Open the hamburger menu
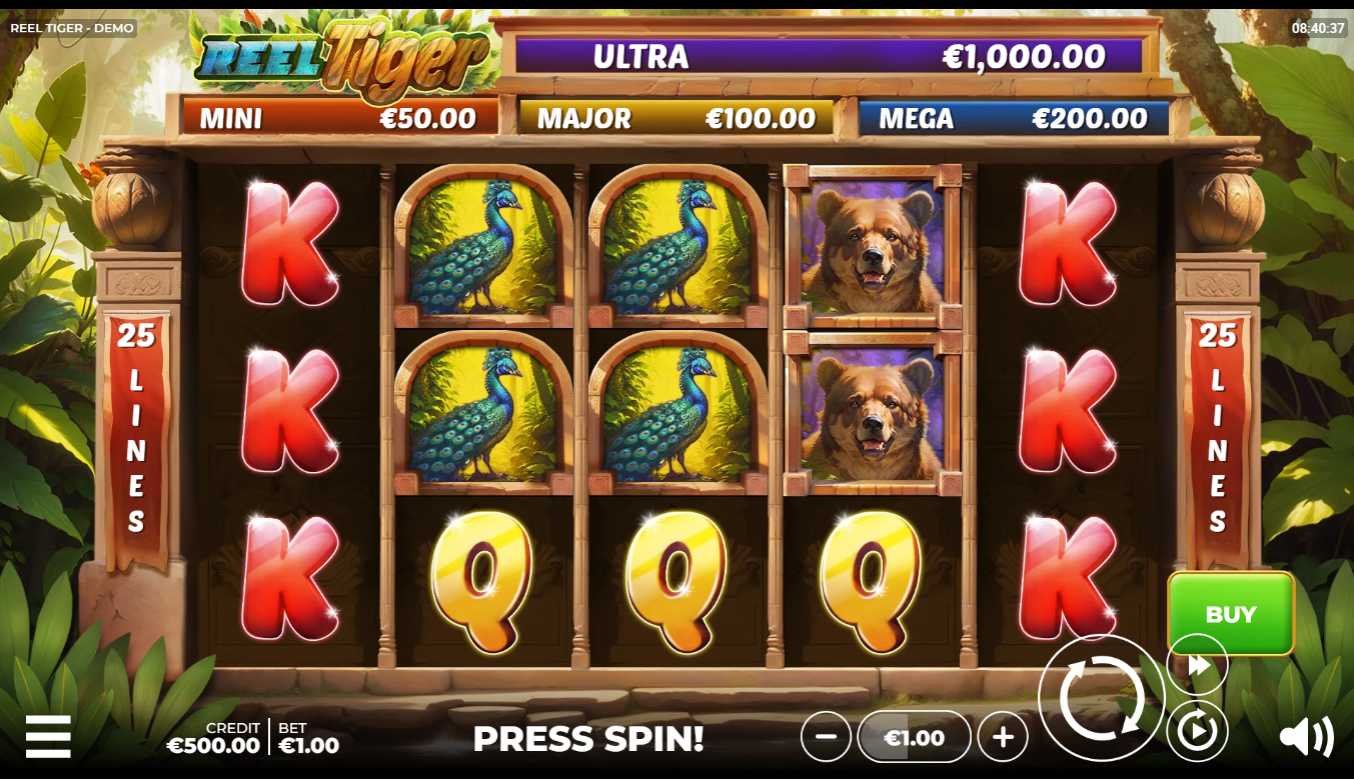The width and height of the screenshot is (1354, 780). coord(48,736)
